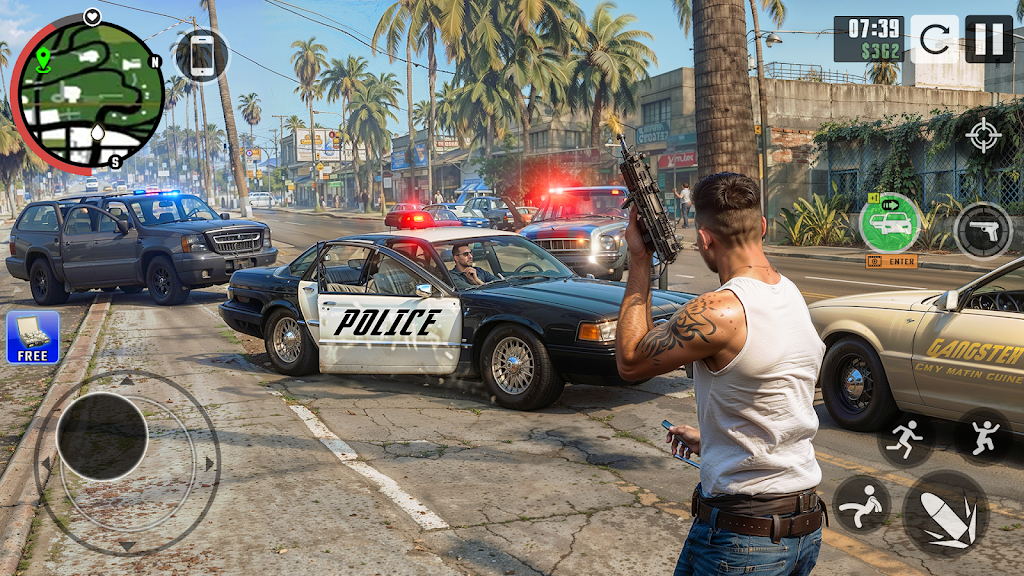
Task: Fire with the bullet shoot button
Action: click(946, 514)
